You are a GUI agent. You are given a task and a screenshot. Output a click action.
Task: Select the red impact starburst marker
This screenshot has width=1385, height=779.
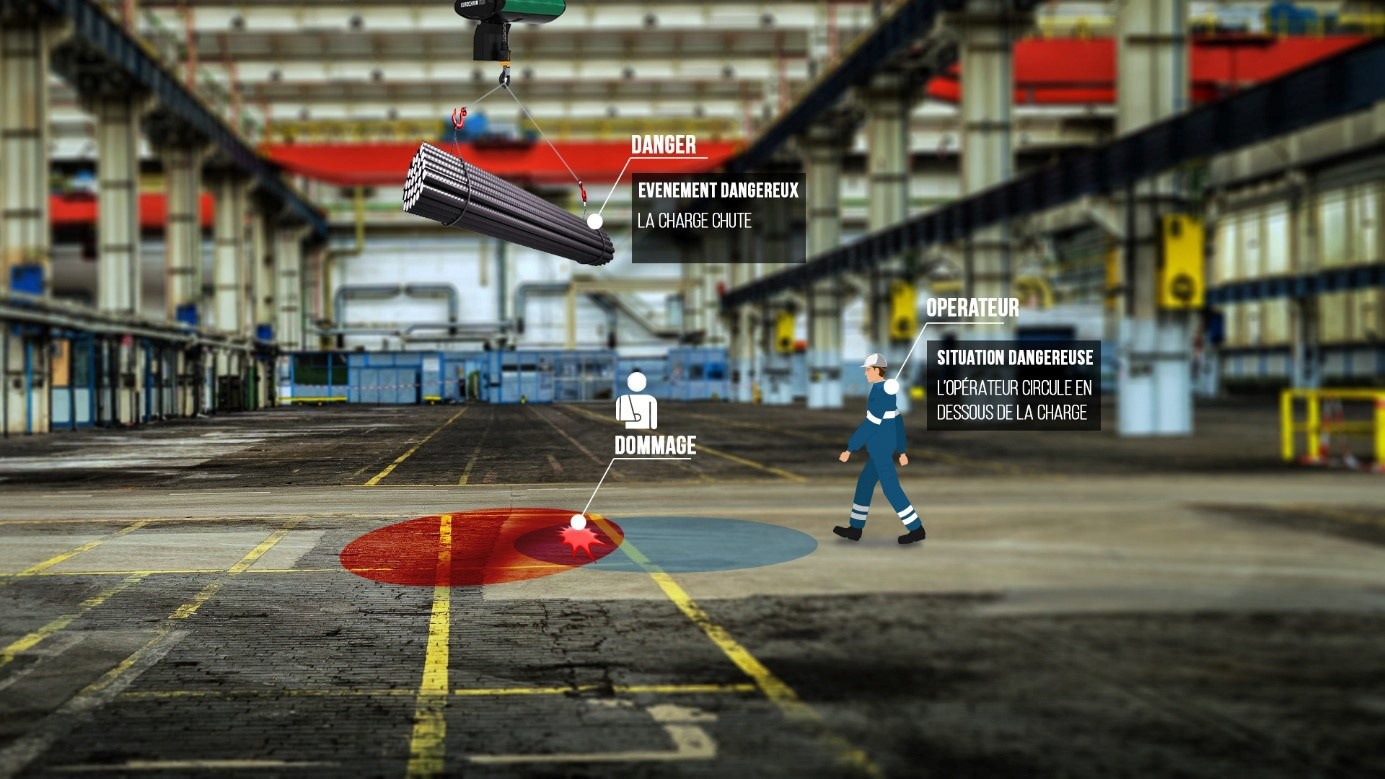(x=581, y=542)
